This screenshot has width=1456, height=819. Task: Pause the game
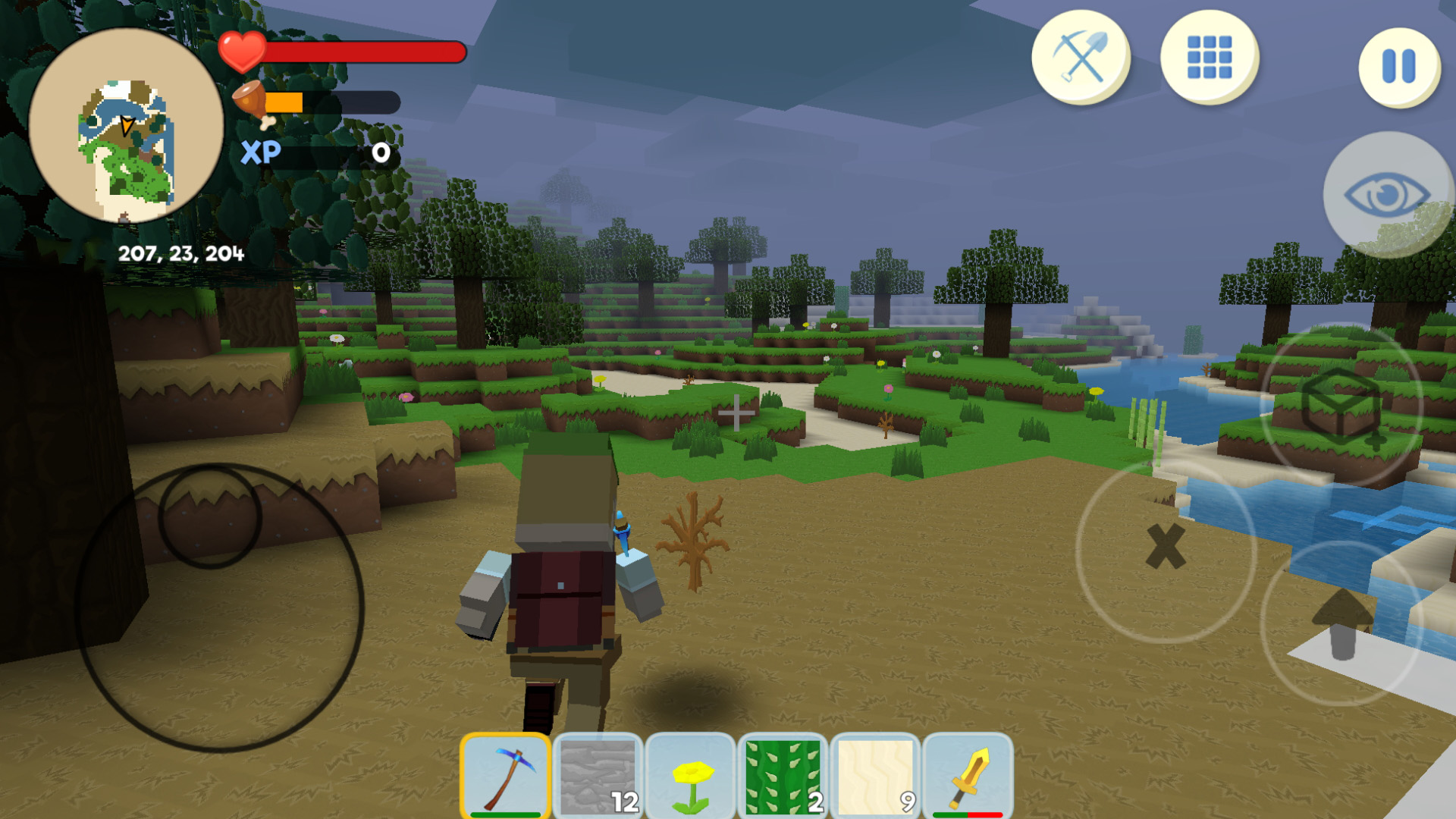1398,66
